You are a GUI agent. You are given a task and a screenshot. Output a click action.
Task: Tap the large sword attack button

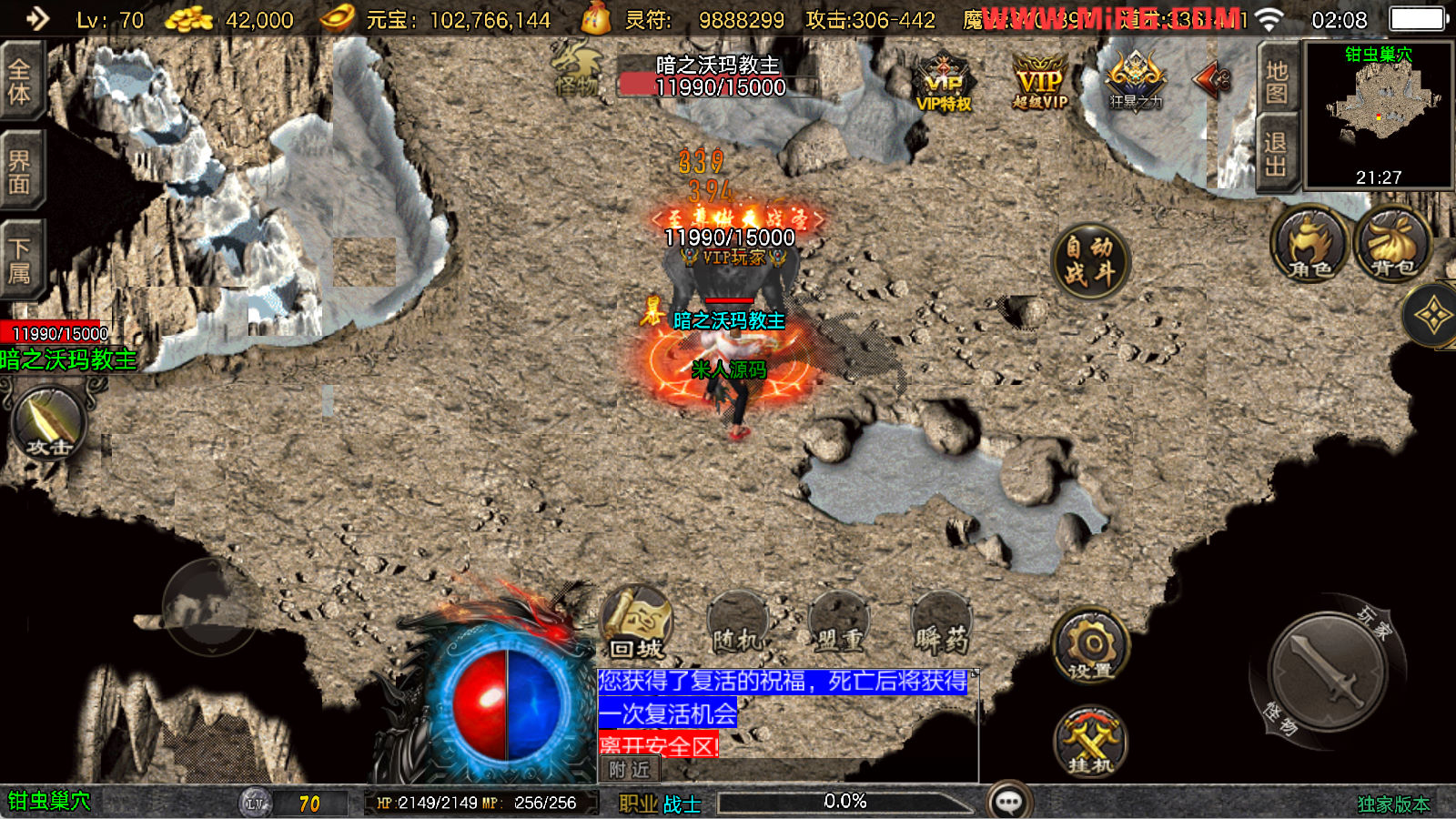pyautogui.click(x=1328, y=671)
